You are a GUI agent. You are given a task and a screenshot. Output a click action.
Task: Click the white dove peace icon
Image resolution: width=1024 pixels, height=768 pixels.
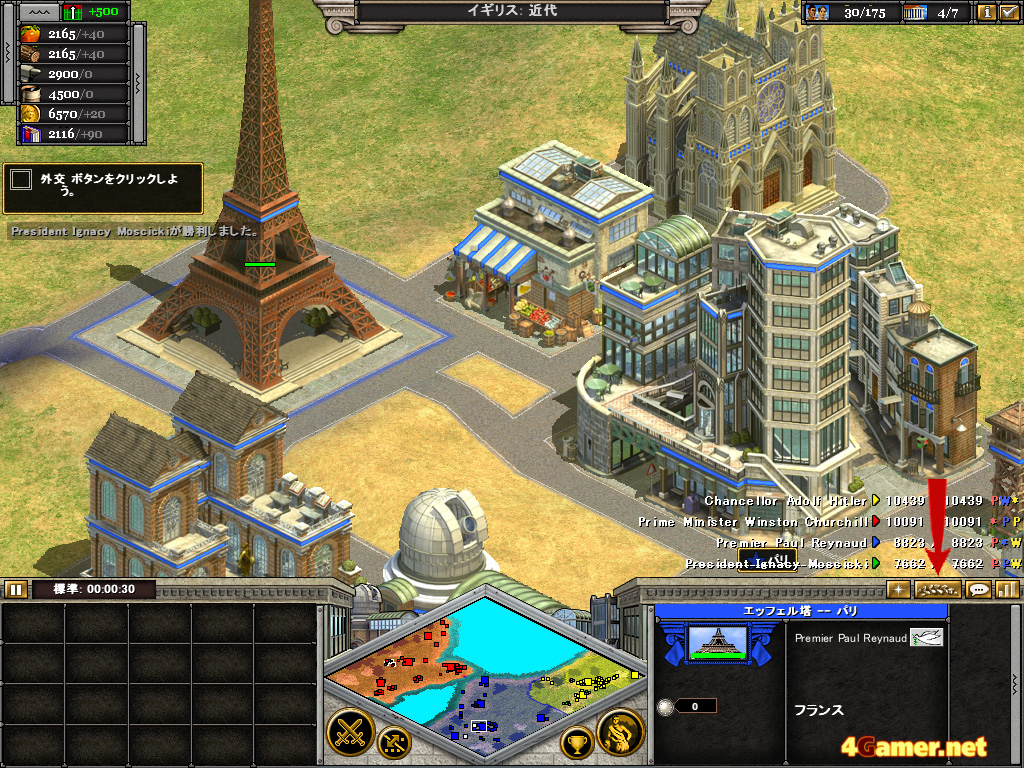click(x=926, y=637)
